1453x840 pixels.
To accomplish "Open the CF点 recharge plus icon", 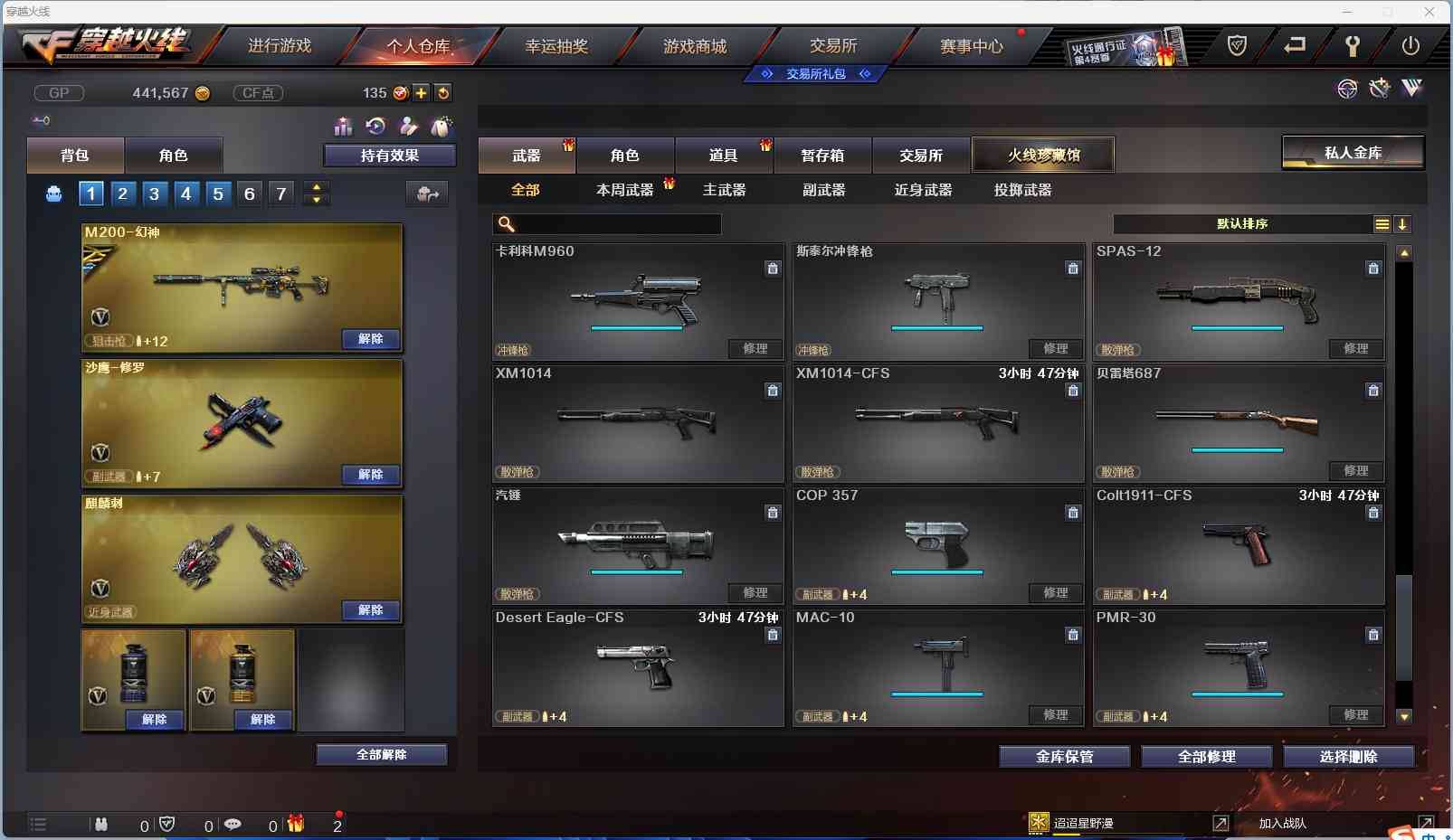I will [422, 92].
